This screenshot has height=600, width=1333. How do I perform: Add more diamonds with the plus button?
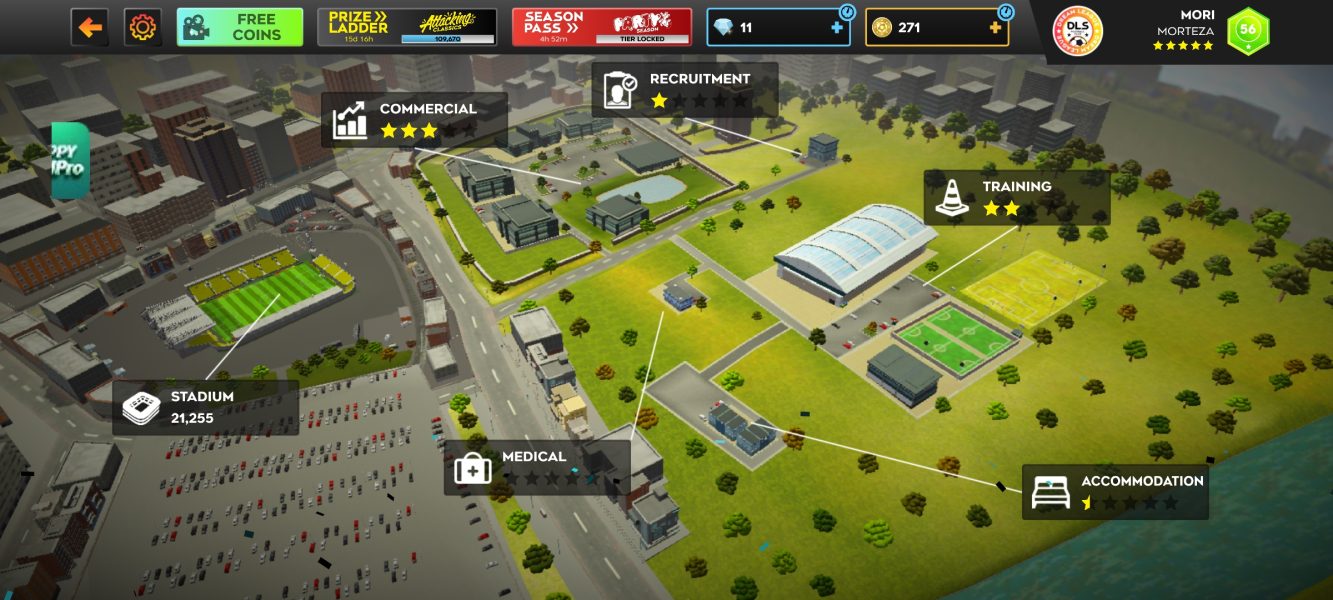836,28
